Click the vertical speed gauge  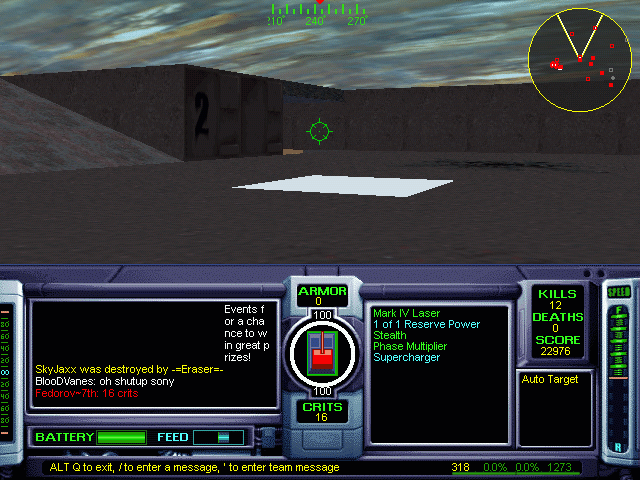618,370
